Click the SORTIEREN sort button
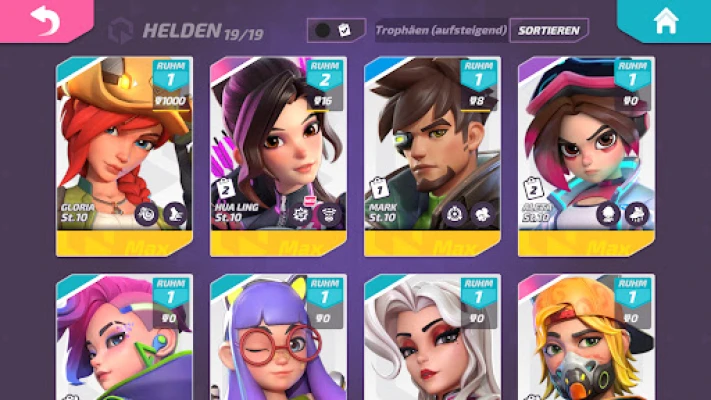Screen dimensions: 711x400 (x=548, y=30)
